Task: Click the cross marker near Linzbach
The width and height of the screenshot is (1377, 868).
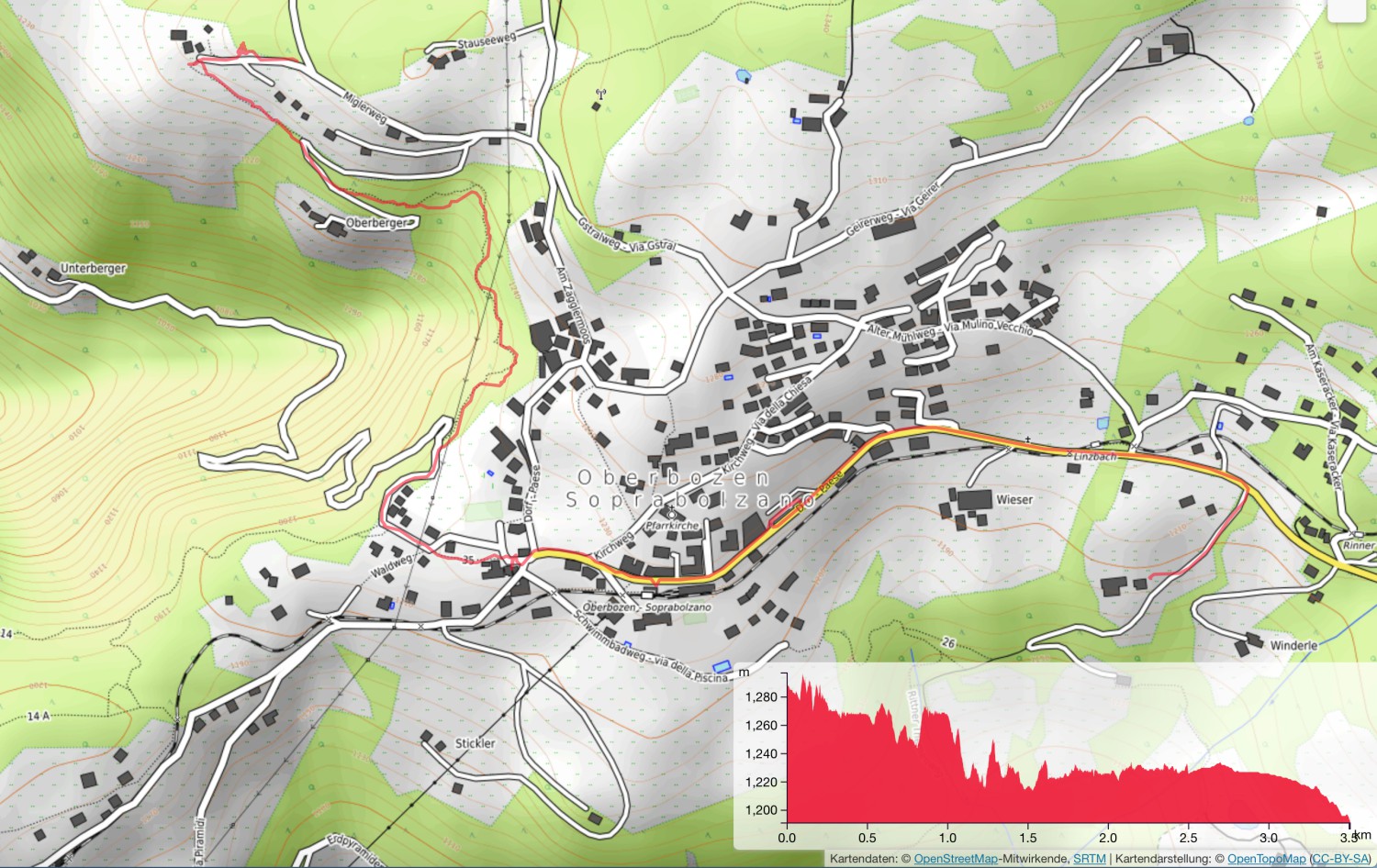Action: coord(1028,439)
